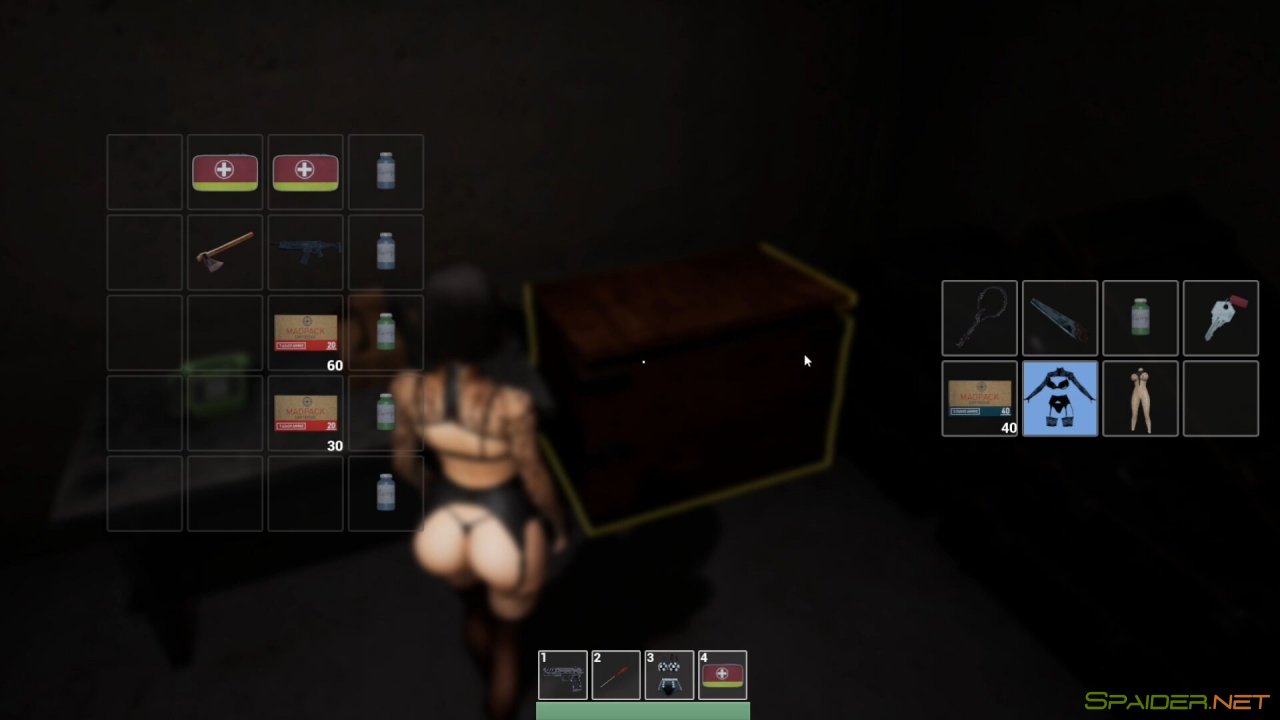Screen dimensions: 1280x720
Task: Pick up the axe from the storage grid
Action: click(225, 251)
